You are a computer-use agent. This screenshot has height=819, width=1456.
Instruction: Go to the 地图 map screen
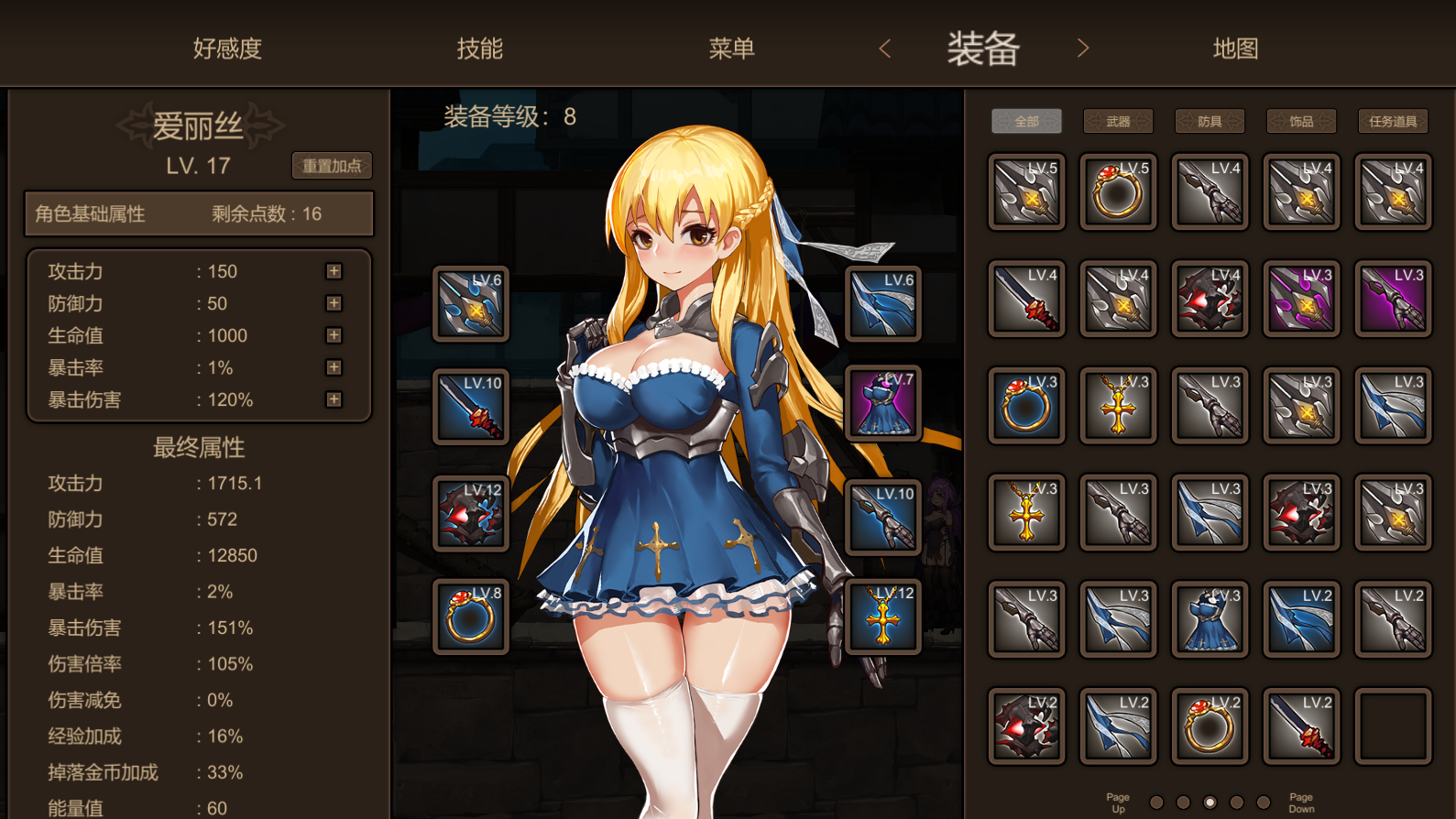click(1235, 49)
